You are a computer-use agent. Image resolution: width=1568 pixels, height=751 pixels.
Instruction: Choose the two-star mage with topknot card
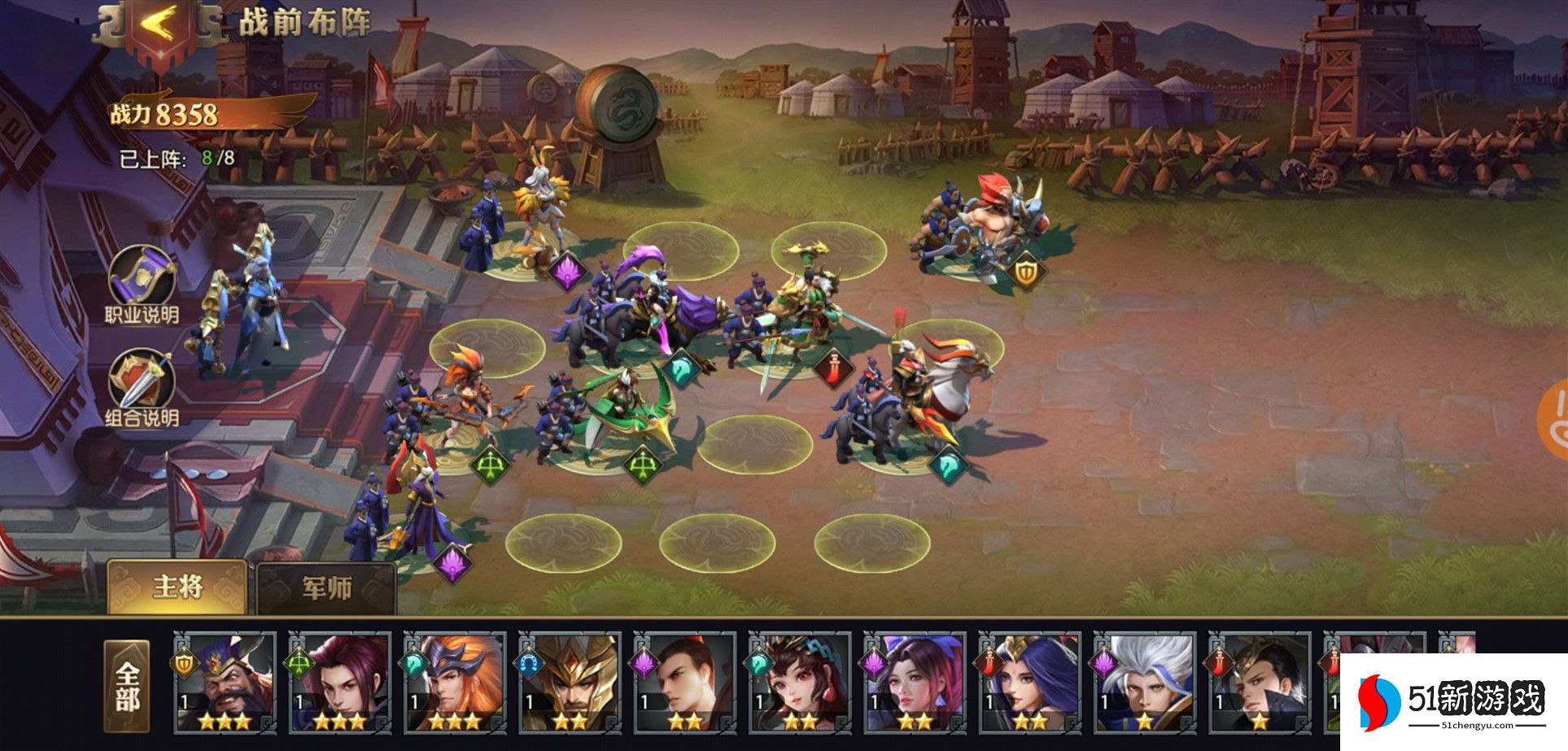point(685,683)
